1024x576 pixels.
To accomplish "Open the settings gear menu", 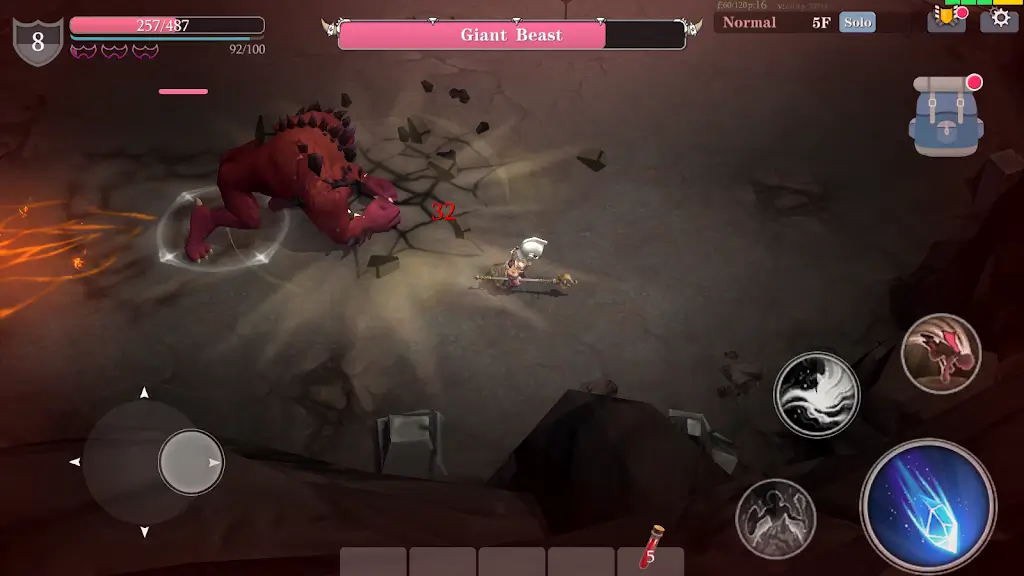I will tap(999, 19).
